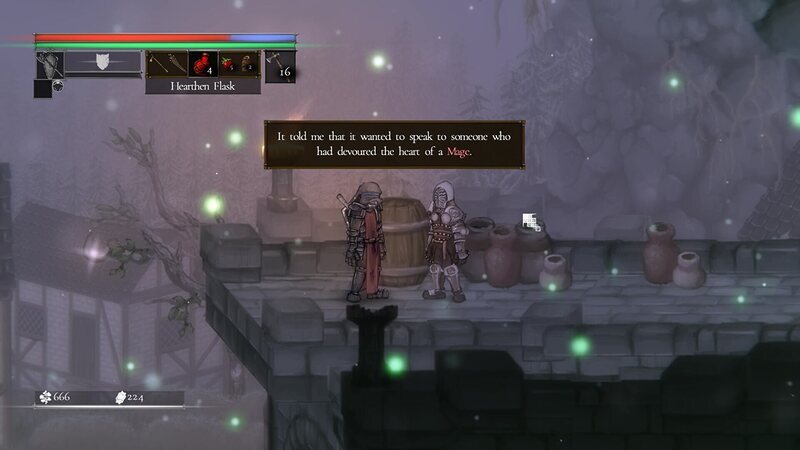Screen dimensions: 800x450
Task: Select the throwing axe slot with 16
Action: point(279,64)
